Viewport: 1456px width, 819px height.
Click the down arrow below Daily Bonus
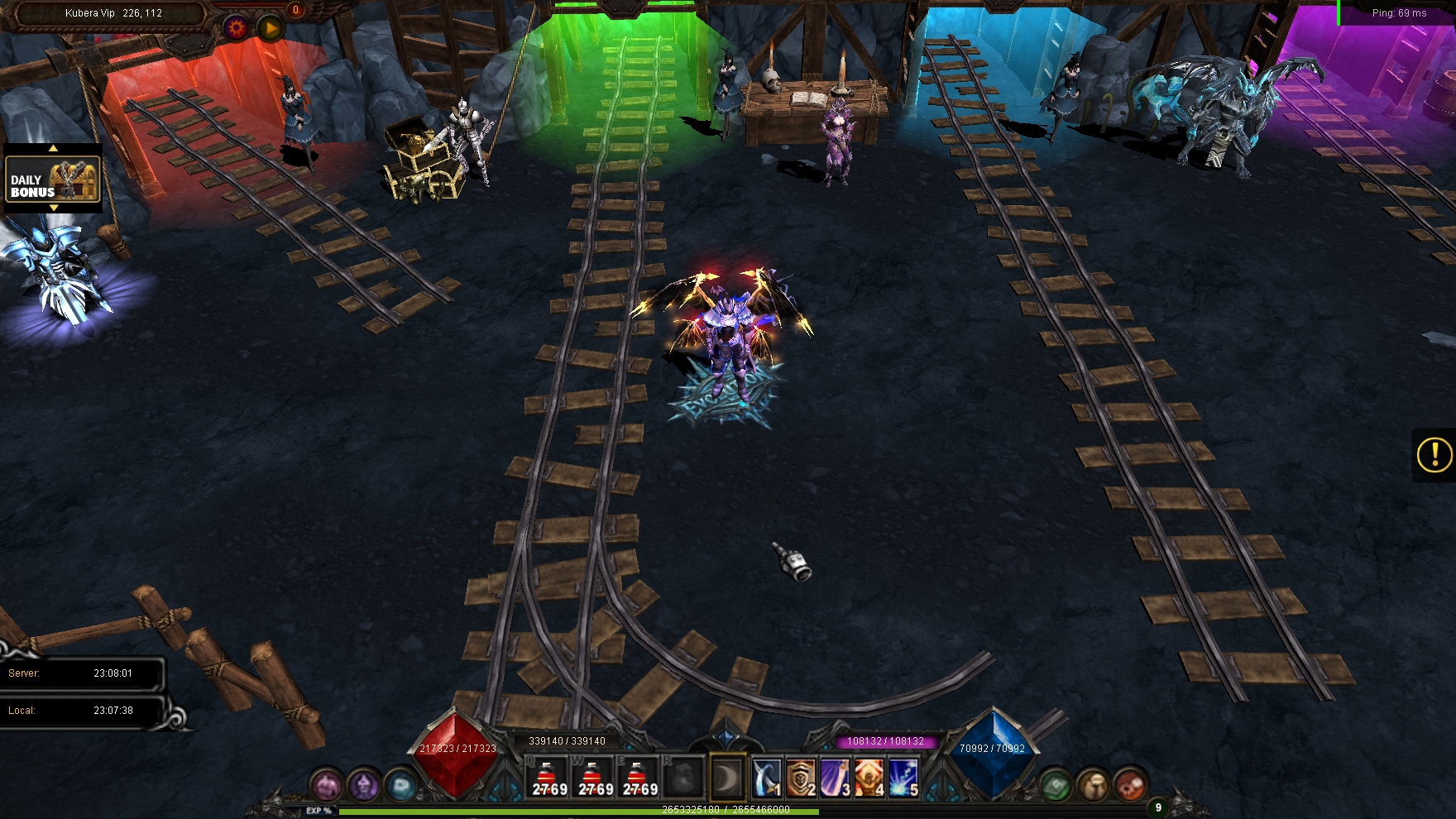tap(53, 208)
